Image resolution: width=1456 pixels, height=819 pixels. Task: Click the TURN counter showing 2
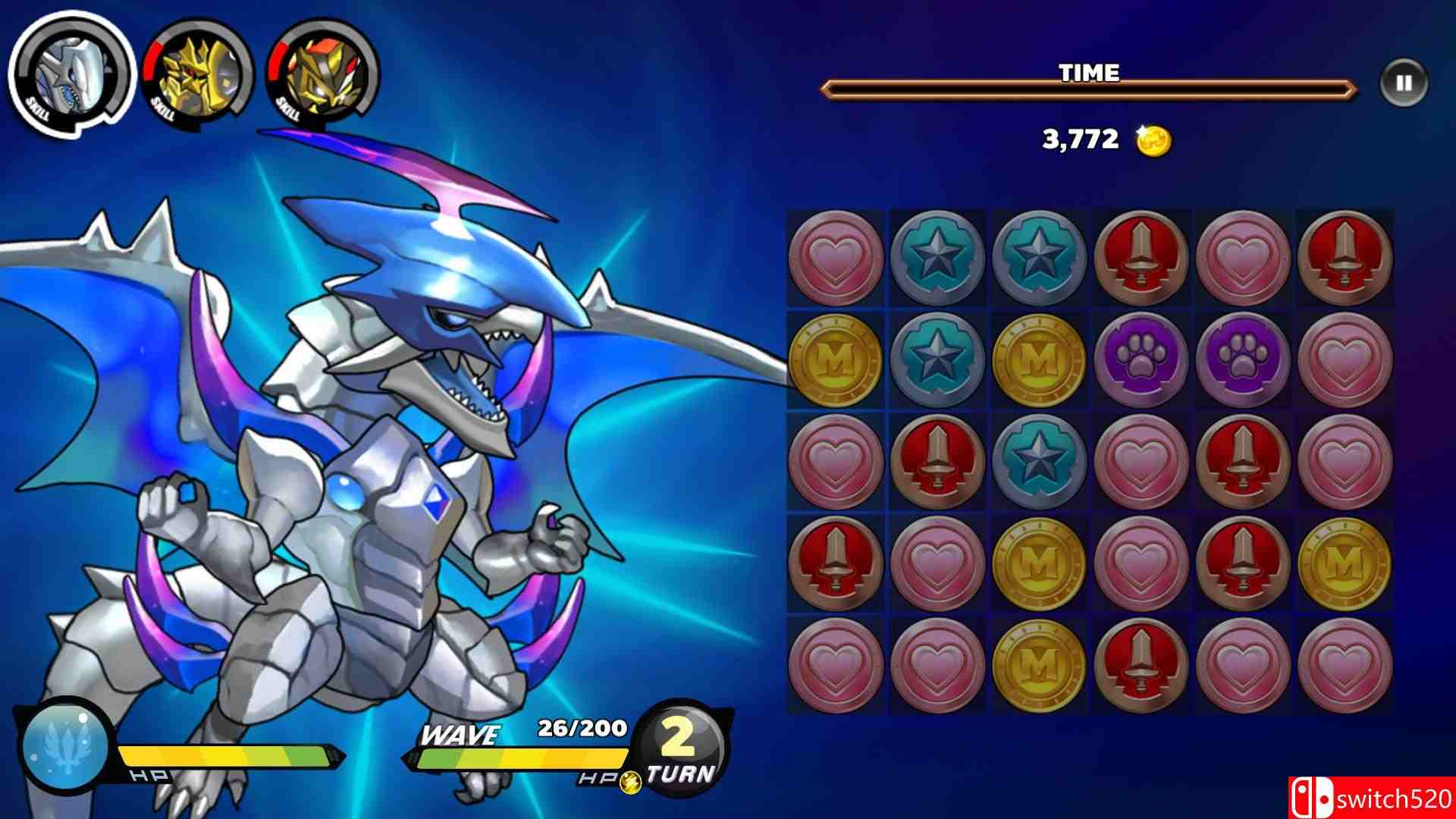click(681, 751)
